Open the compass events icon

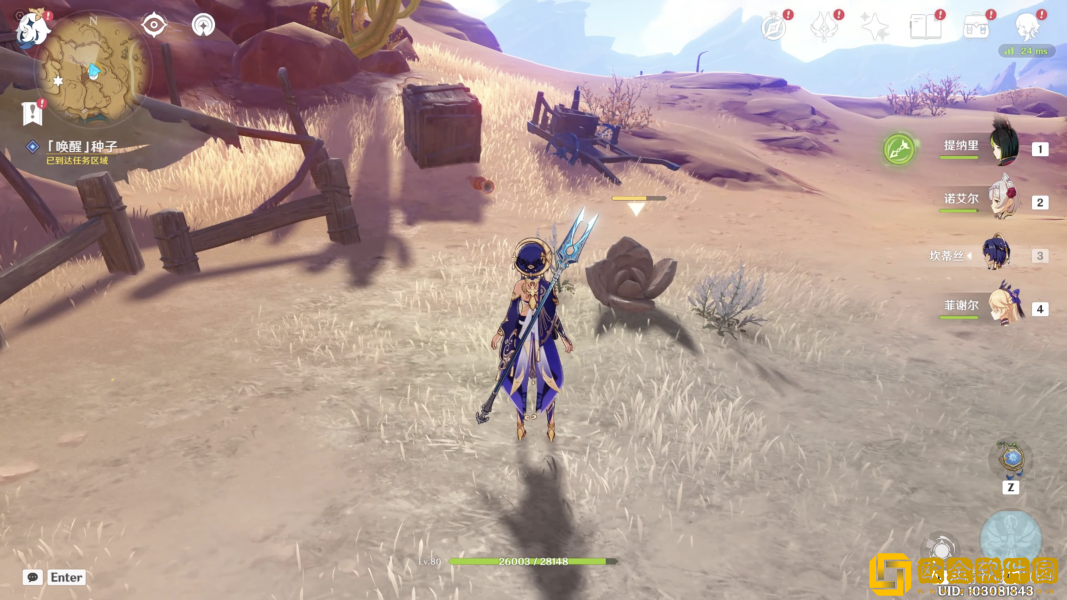(773, 27)
